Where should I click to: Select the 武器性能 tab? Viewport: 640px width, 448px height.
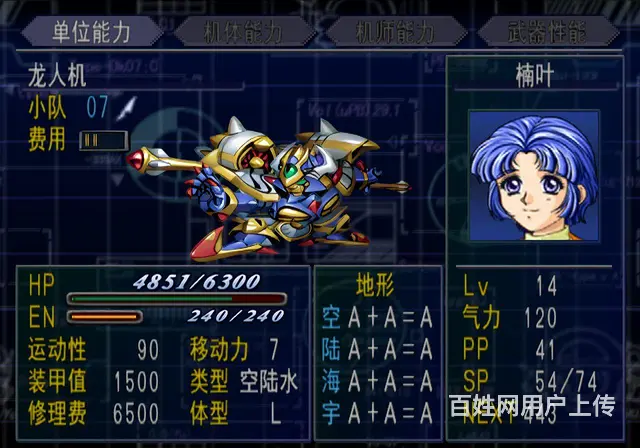[x=545, y=31]
